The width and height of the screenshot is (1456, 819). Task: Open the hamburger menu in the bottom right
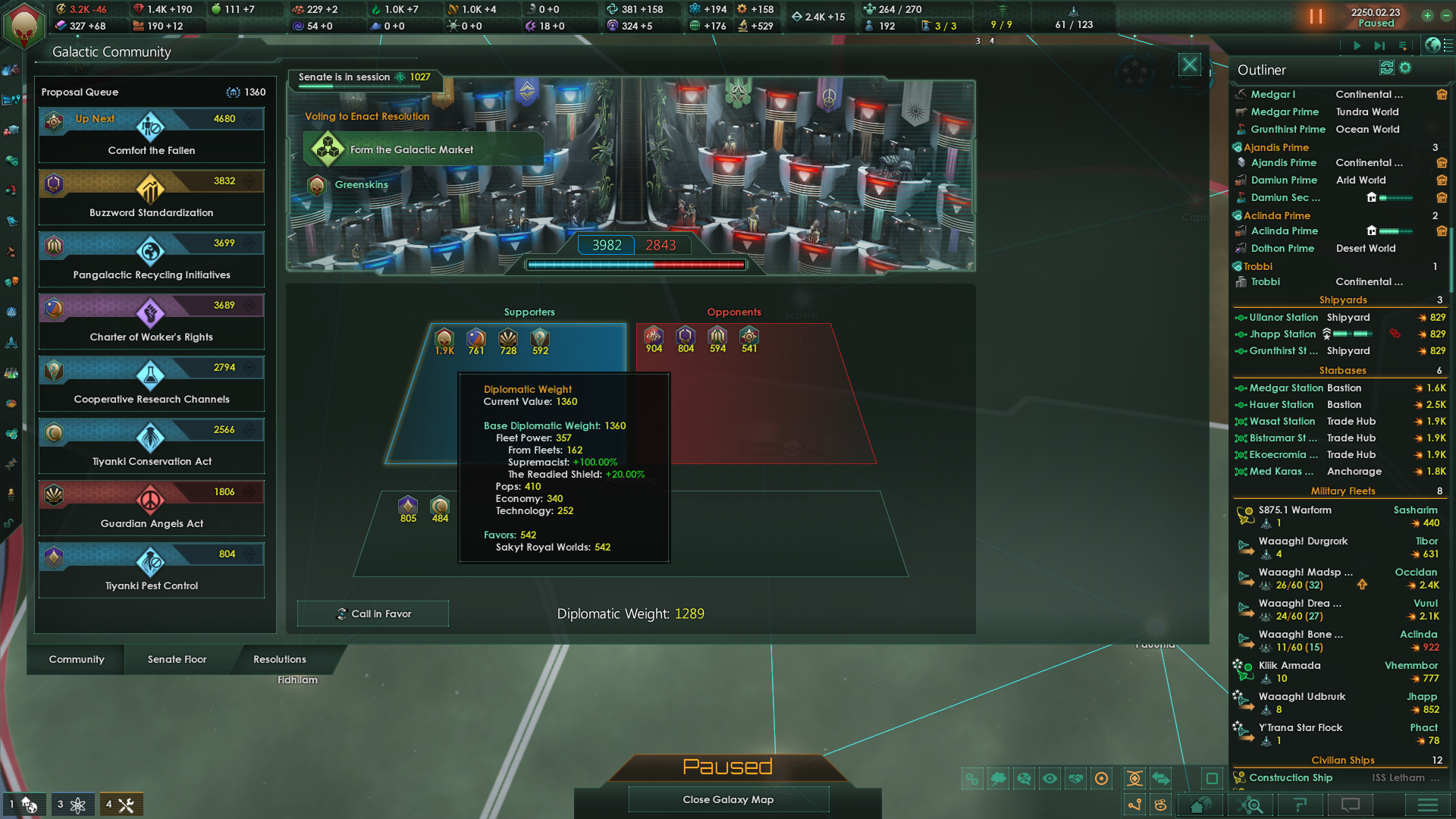(x=1429, y=805)
